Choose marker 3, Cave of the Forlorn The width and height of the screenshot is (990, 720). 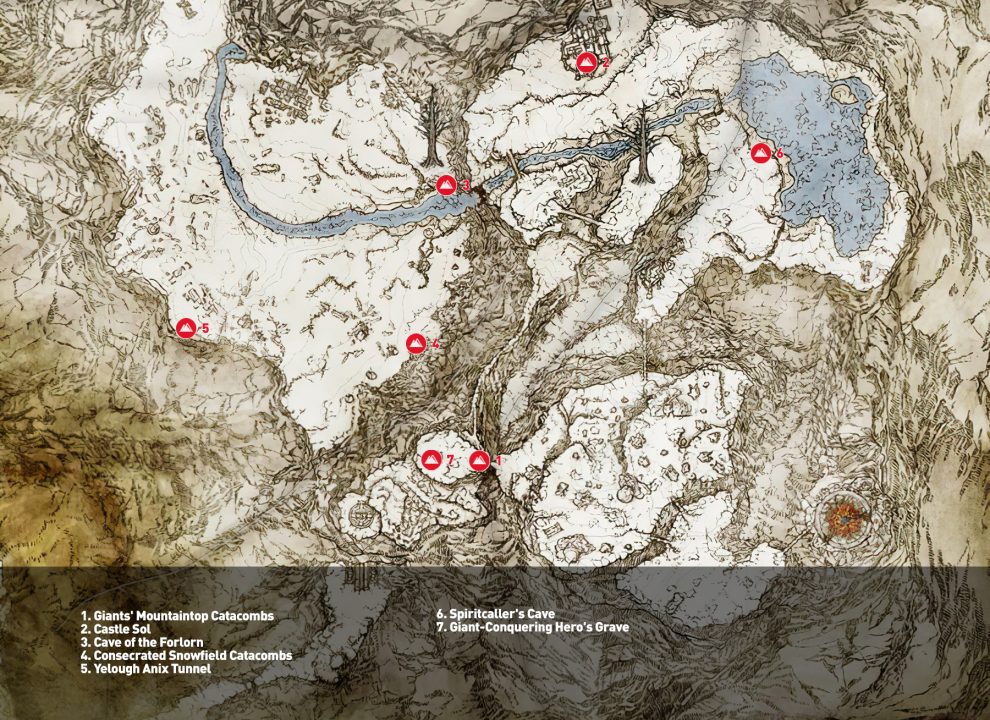[x=446, y=185]
